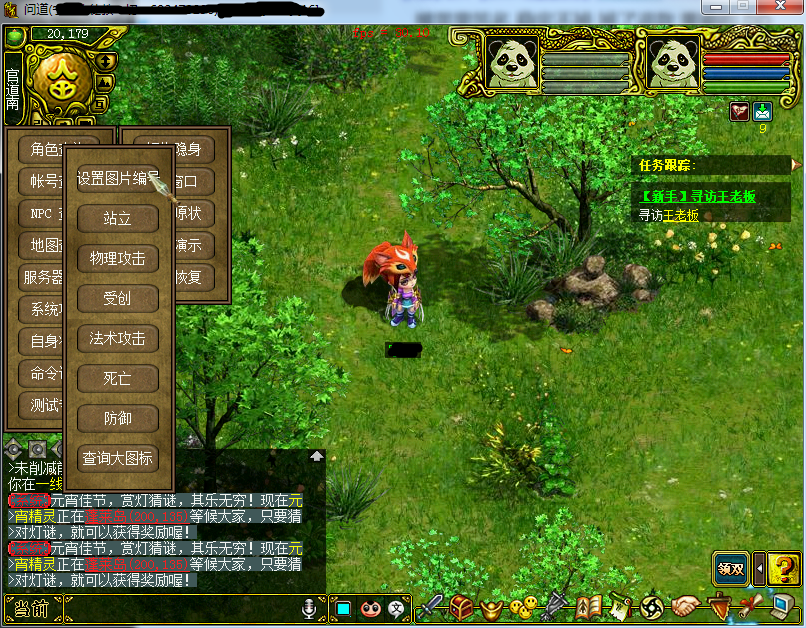Collapse the 任务跟踪 tracker arrow

click(x=796, y=164)
